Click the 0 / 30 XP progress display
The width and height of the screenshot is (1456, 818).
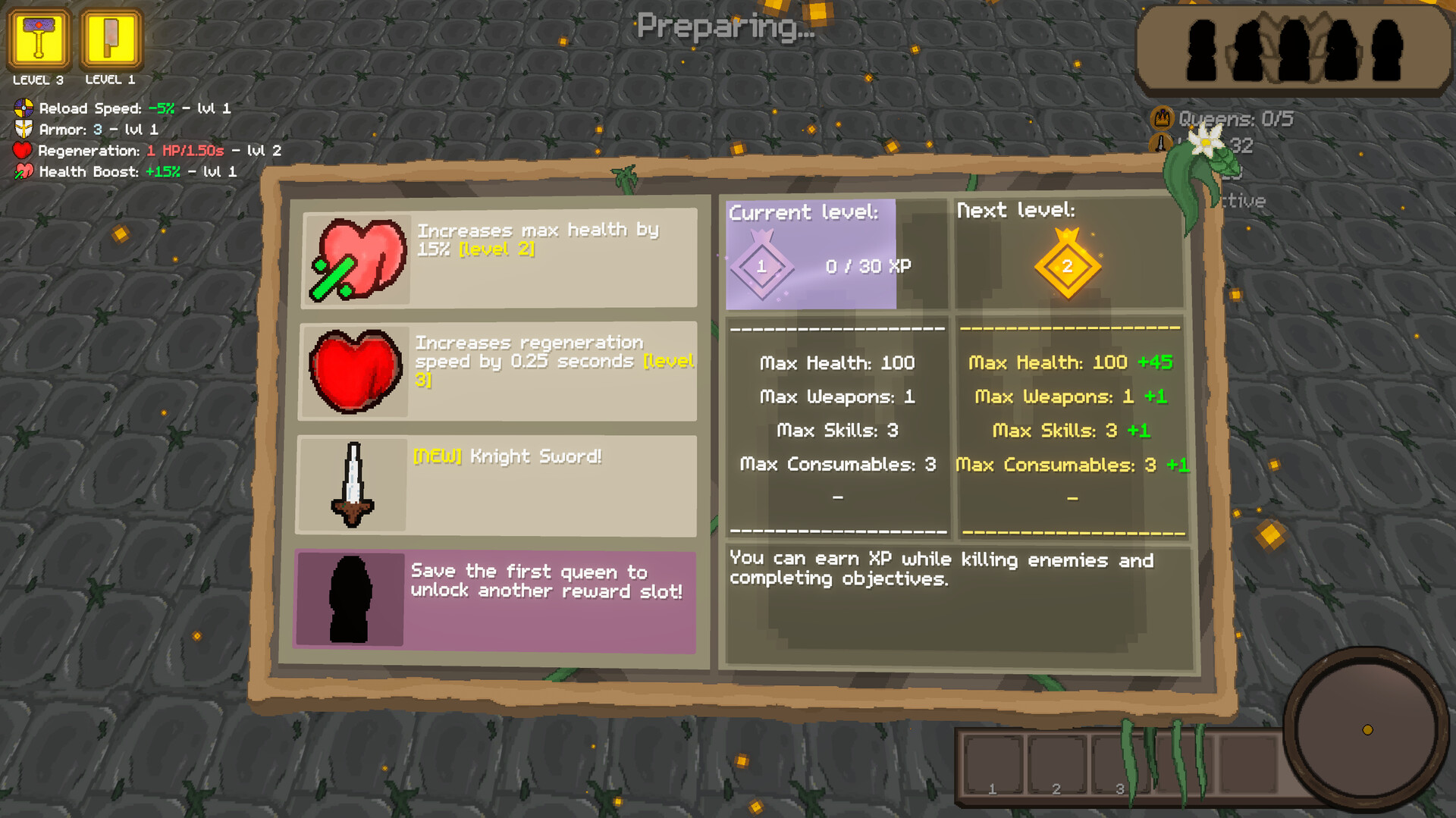click(x=868, y=266)
